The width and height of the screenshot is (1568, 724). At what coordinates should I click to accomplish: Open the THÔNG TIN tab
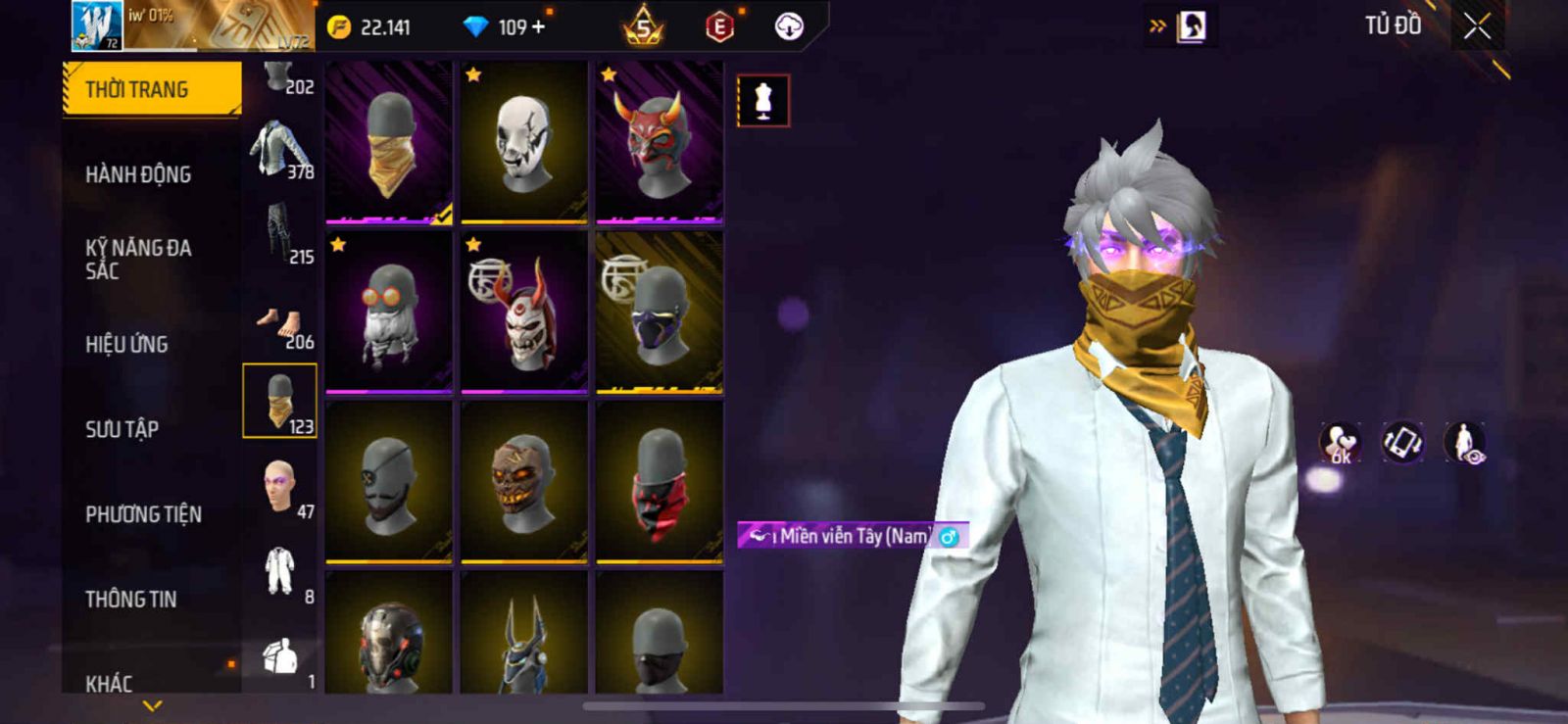tap(130, 599)
